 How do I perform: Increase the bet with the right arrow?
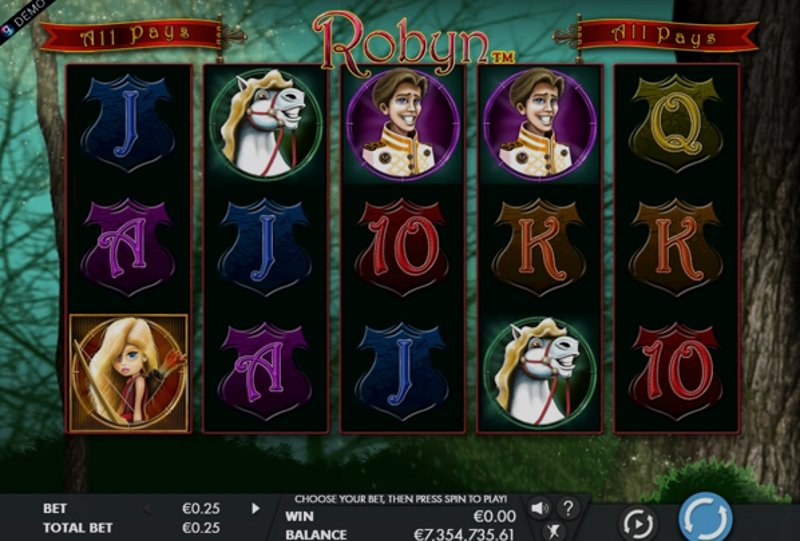coord(255,508)
